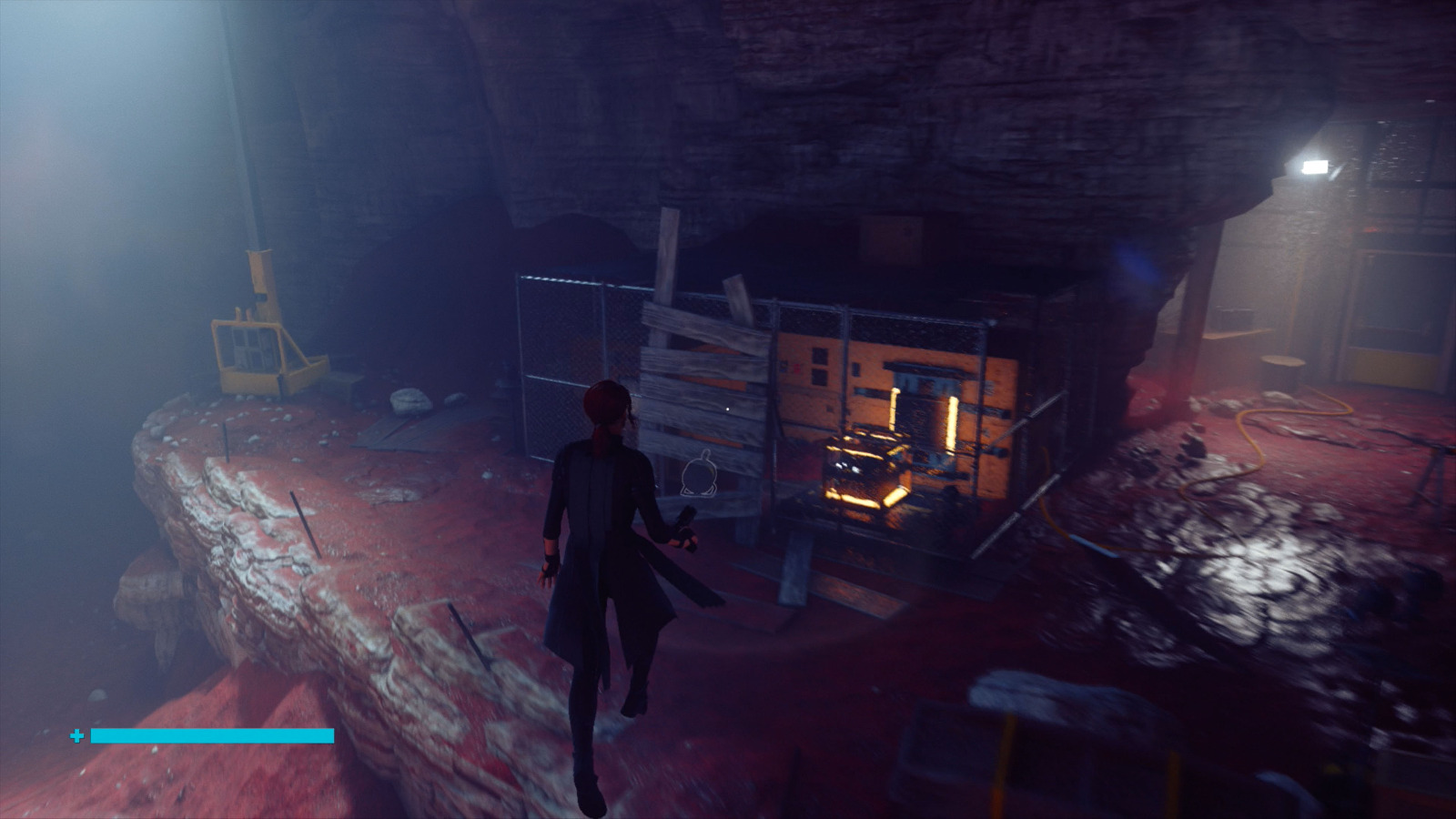Toggle the small white particle above the silhouette icon
Screen dimensions: 1456x819
point(728,409)
